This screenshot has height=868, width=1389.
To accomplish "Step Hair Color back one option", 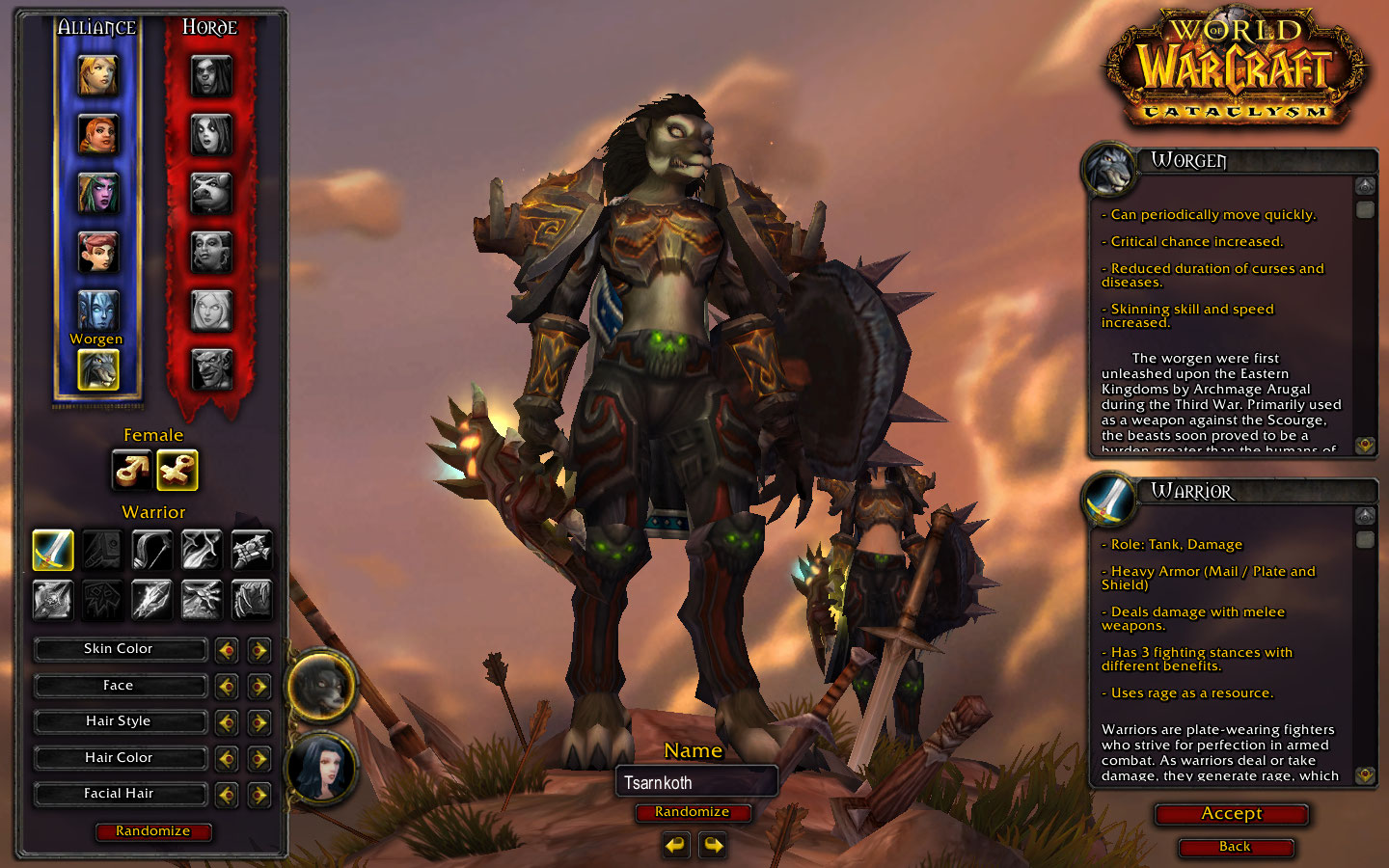I will coord(227,759).
